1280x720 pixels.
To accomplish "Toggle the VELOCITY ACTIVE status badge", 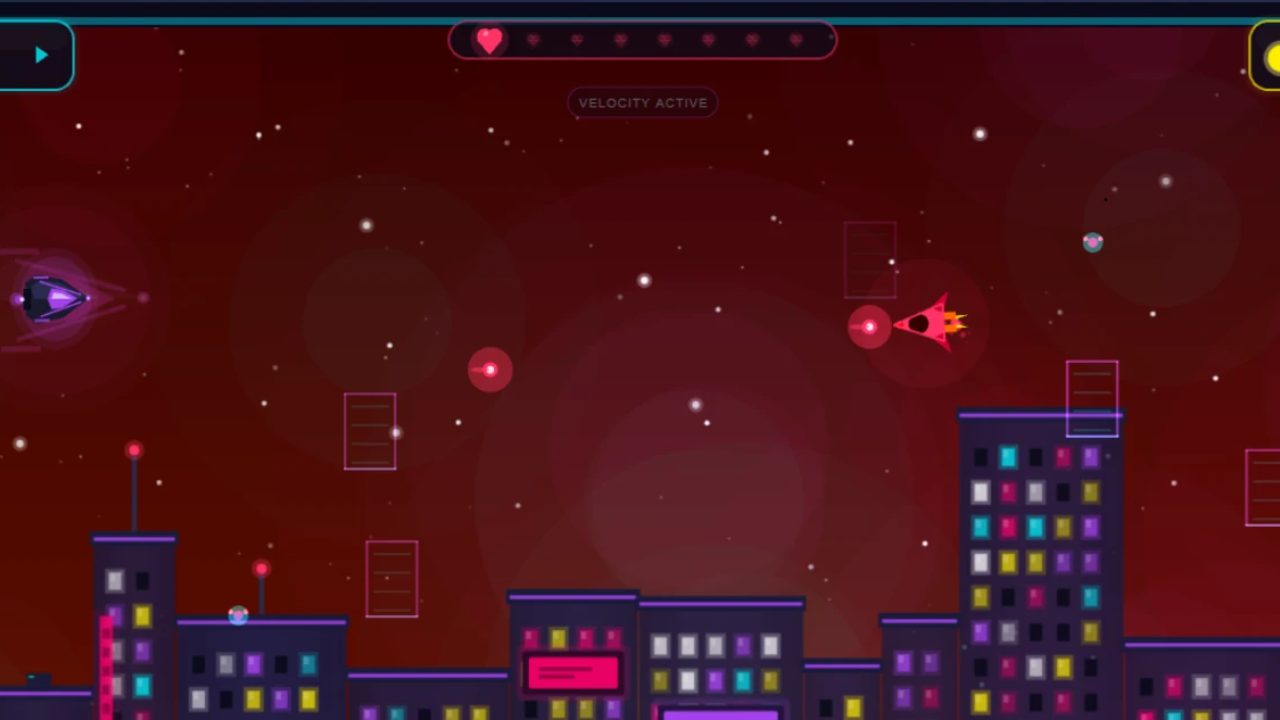I will (642, 102).
